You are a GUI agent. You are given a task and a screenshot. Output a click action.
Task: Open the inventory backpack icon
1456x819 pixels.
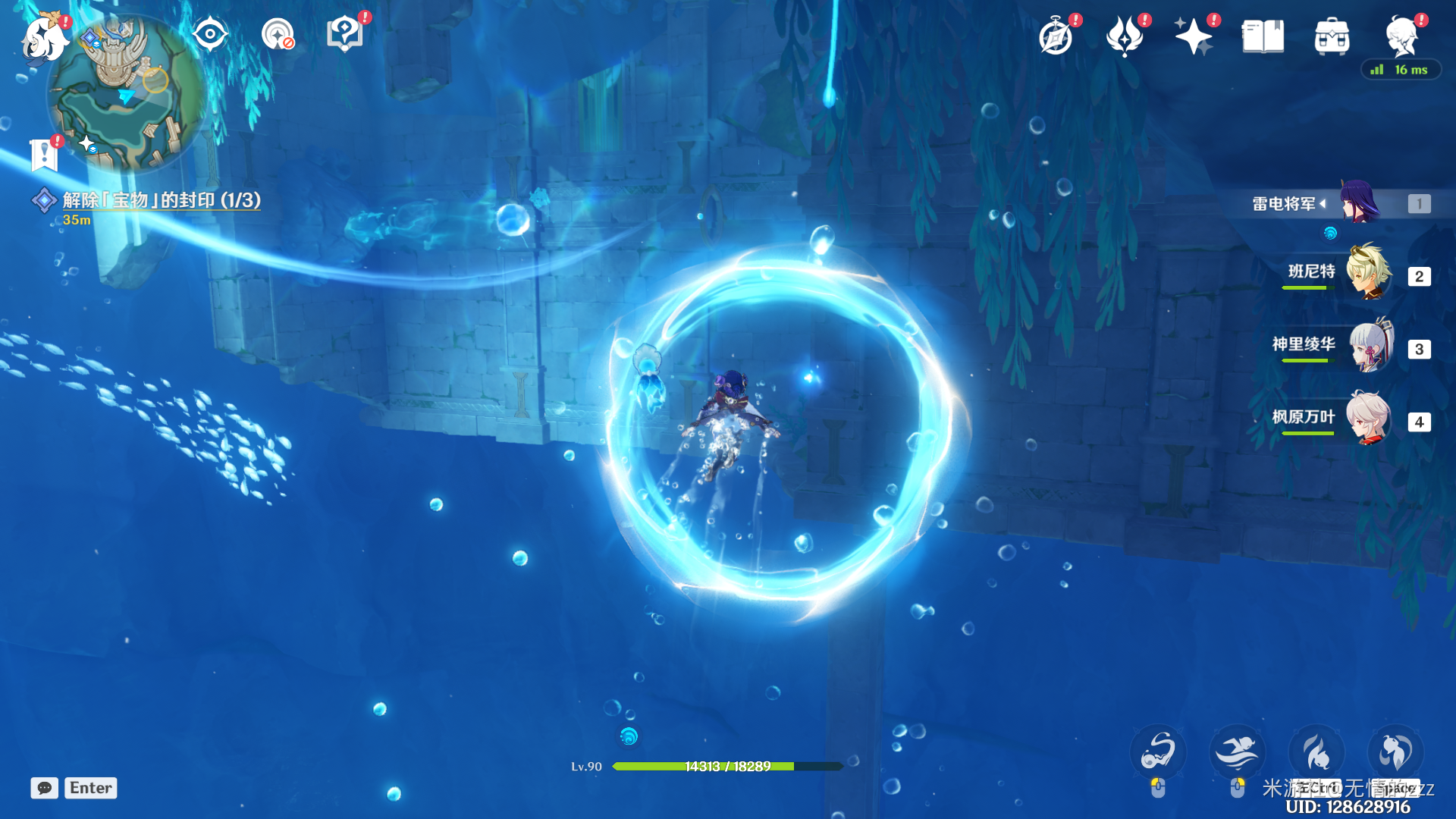[1332, 36]
